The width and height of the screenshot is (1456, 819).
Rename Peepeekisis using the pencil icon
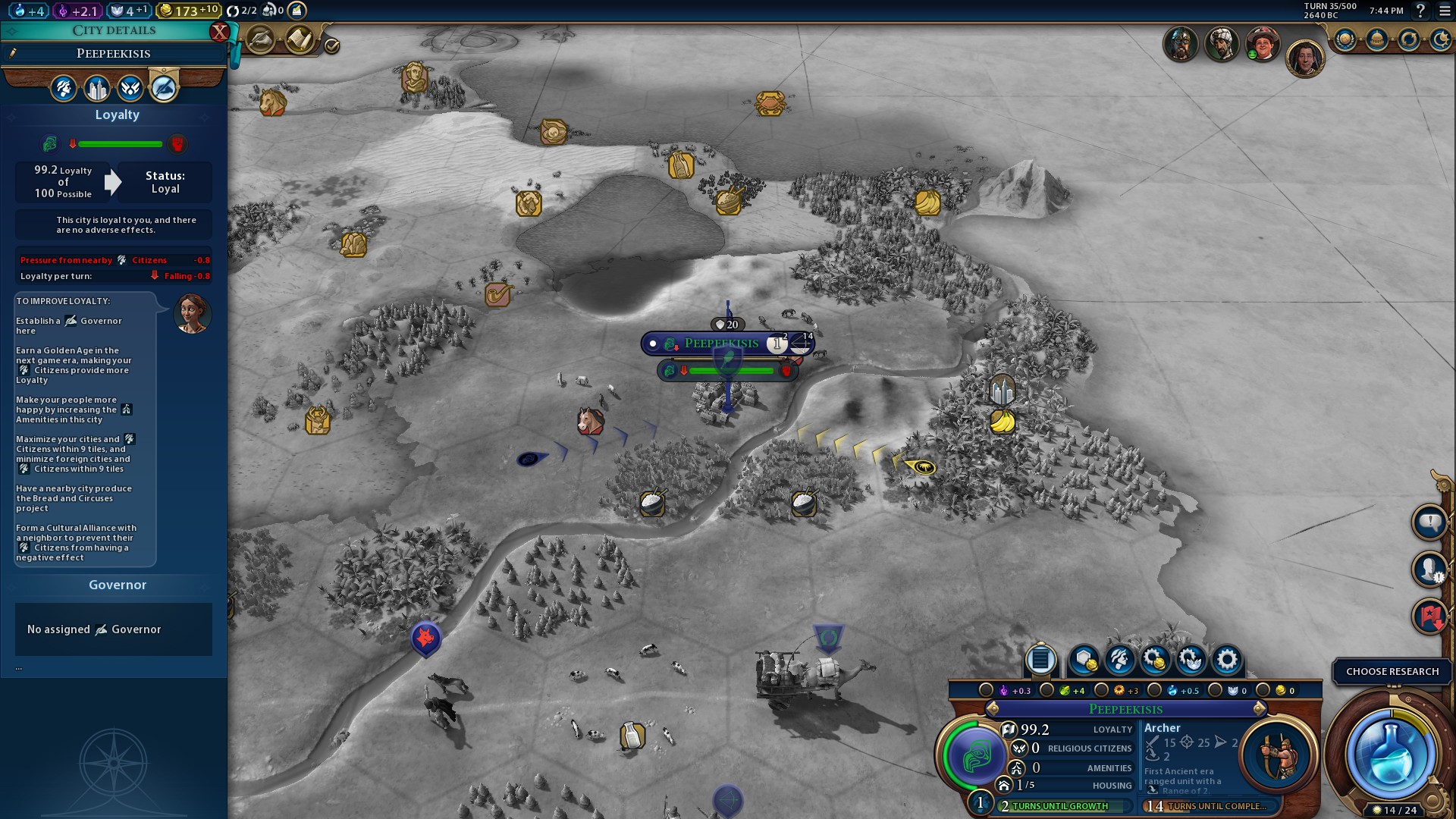pos(11,53)
